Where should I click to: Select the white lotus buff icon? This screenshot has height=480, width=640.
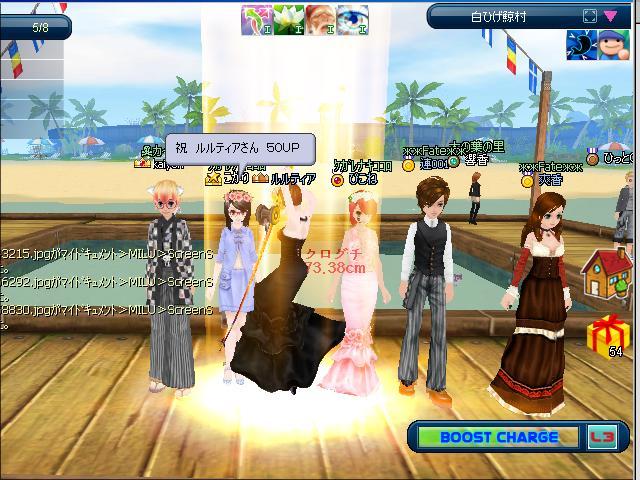(289, 20)
